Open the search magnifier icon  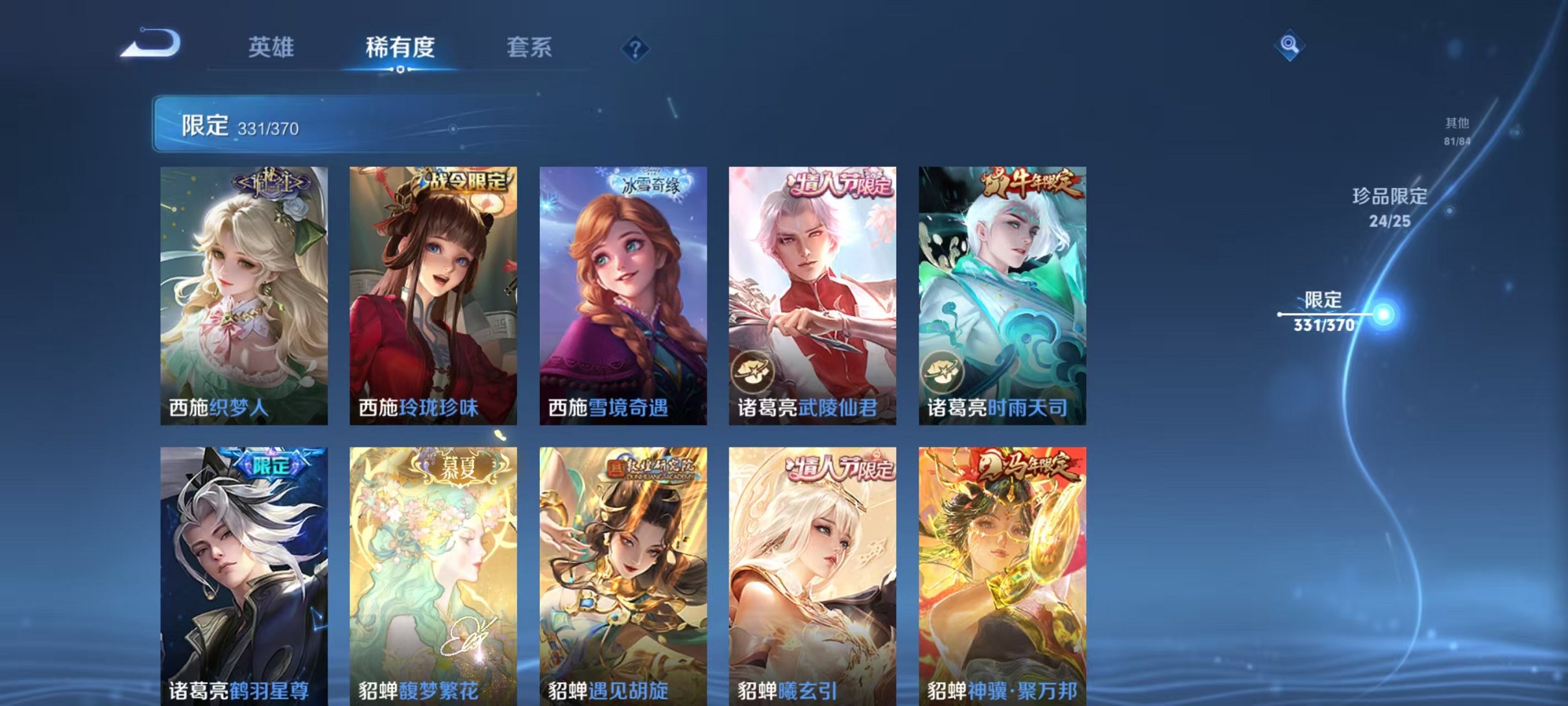click(x=1291, y=46)
